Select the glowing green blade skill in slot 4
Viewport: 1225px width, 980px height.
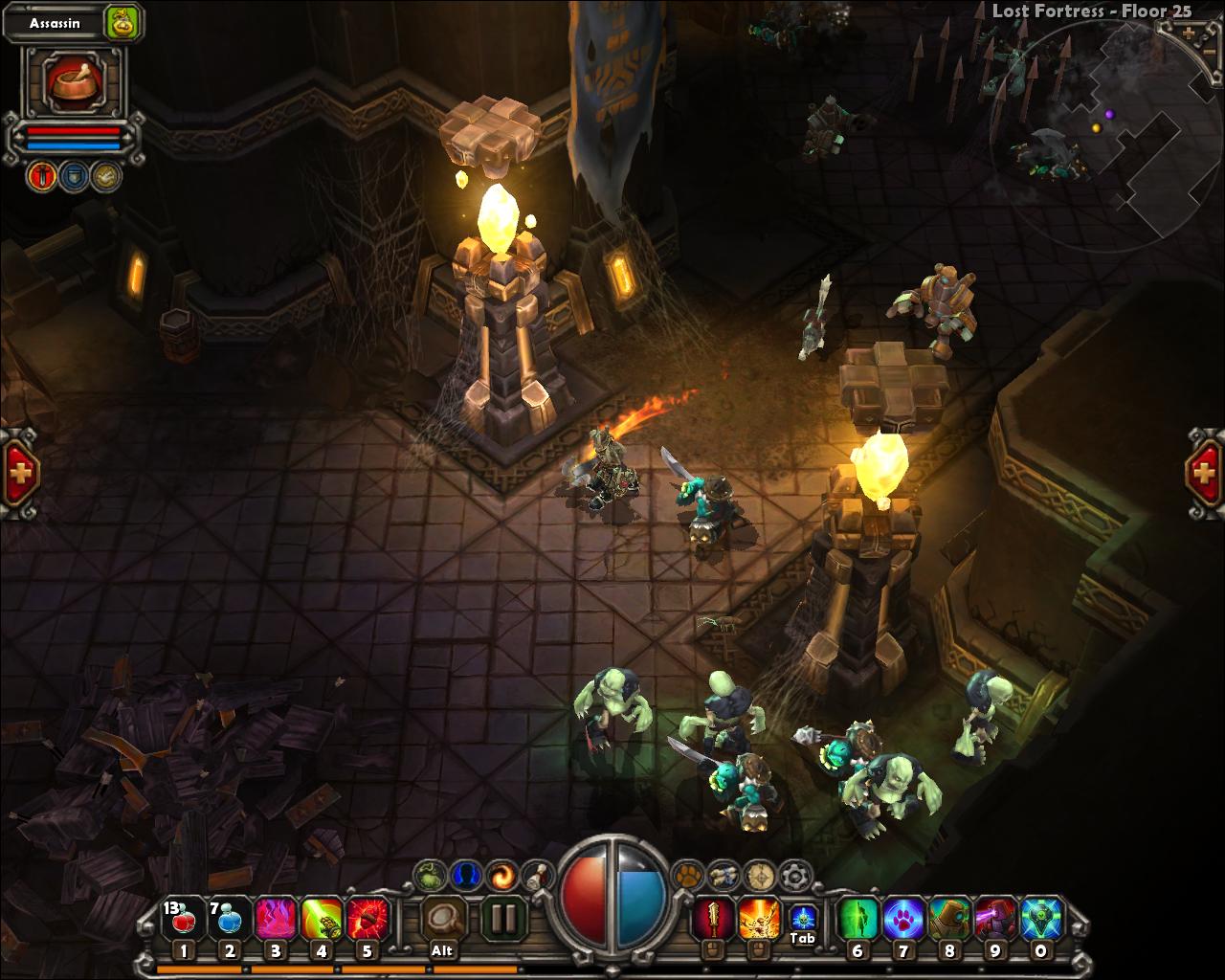(321, 916)
